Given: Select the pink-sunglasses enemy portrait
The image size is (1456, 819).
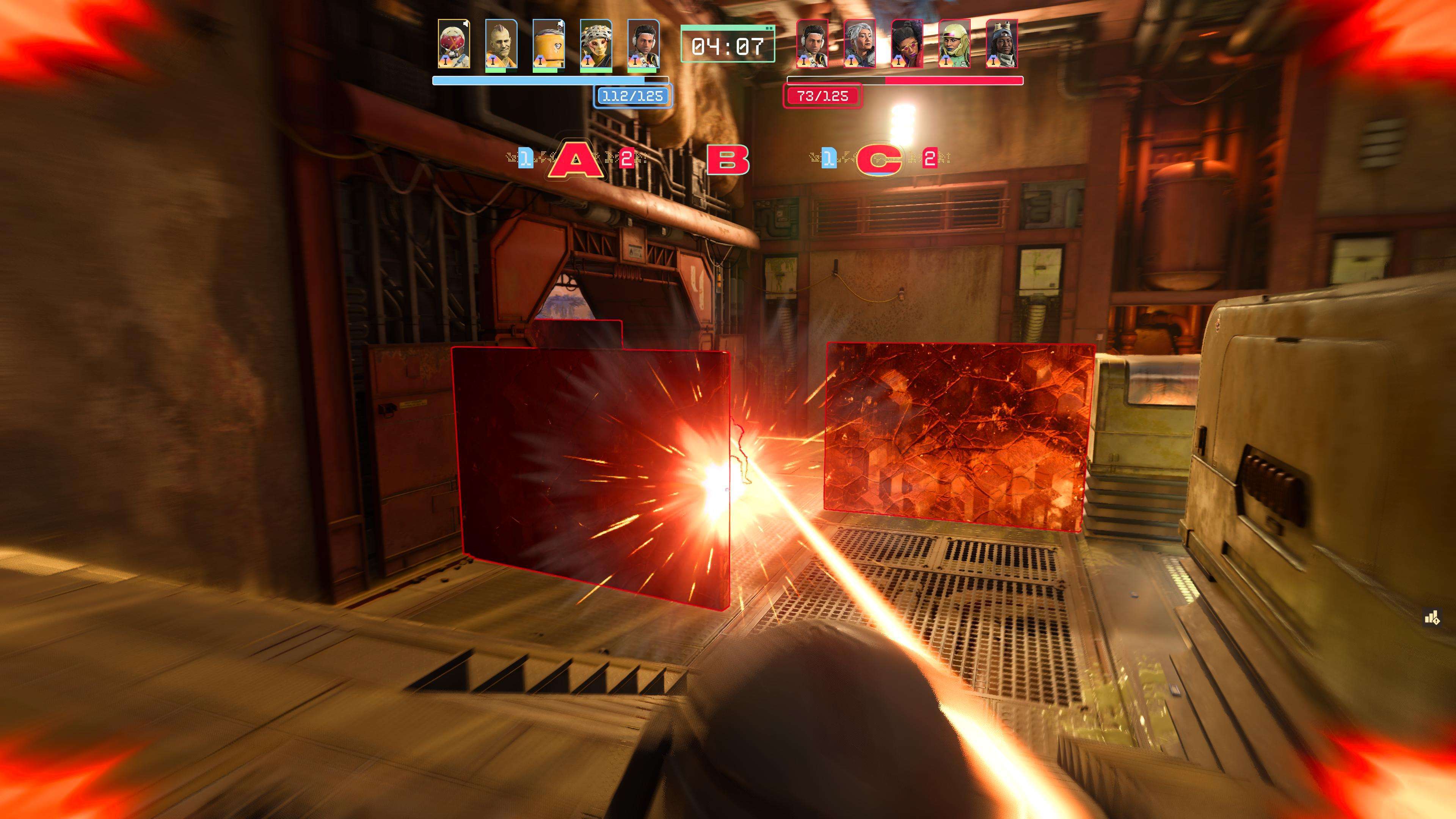Looking at the screenshot, I should point(907,44).
